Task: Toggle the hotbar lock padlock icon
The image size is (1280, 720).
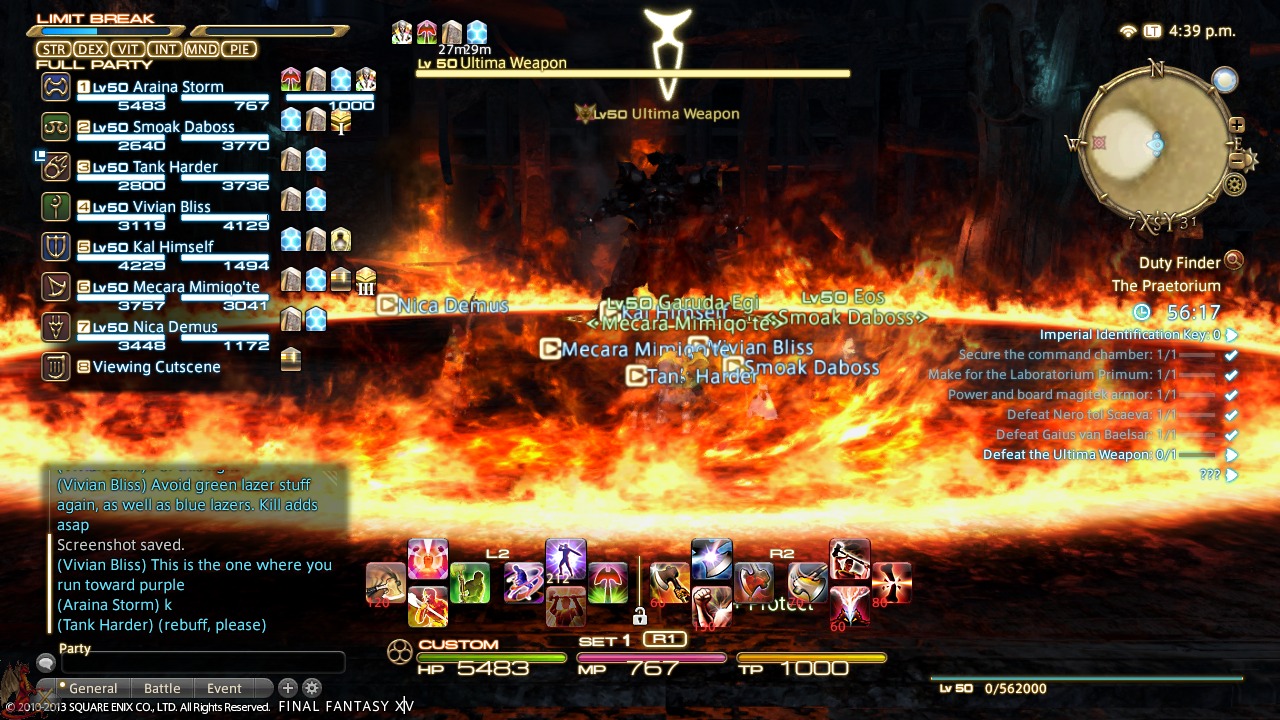Action: [x=639, y=616]
